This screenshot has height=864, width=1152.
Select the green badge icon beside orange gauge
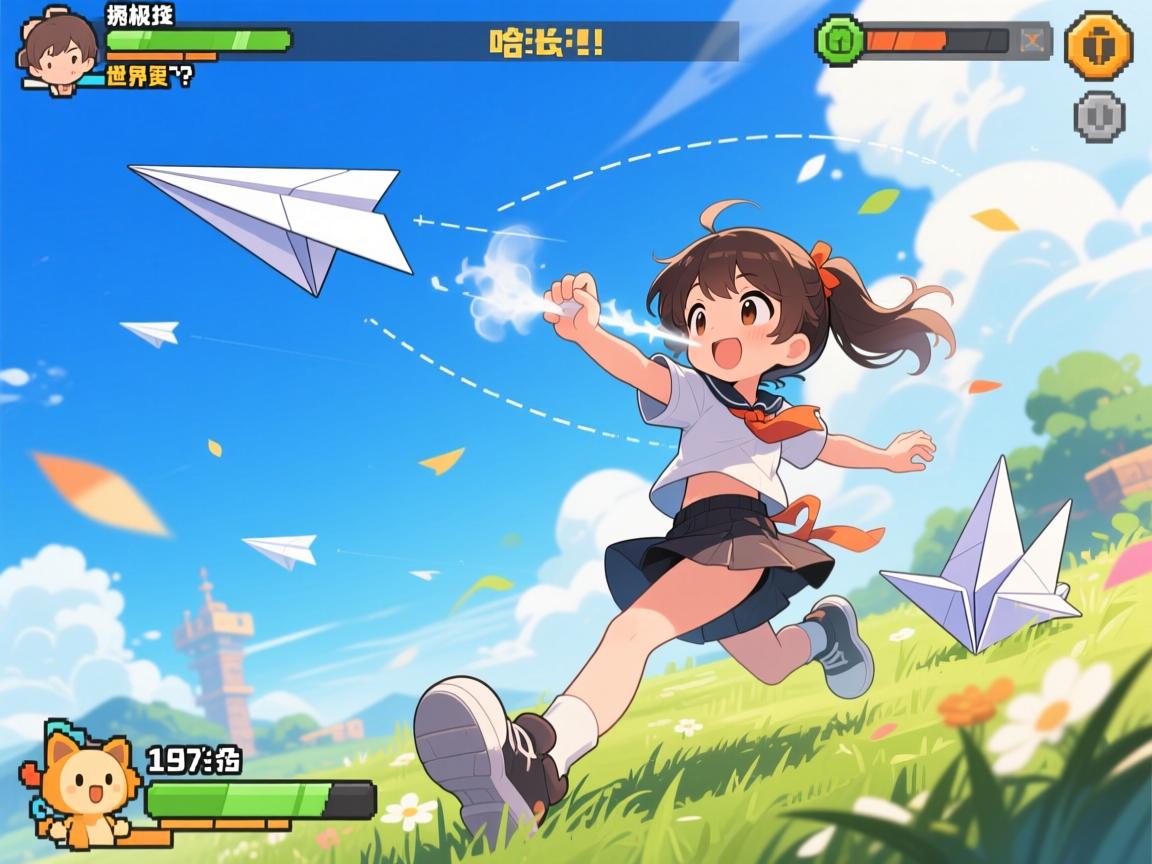click(839, 41)
